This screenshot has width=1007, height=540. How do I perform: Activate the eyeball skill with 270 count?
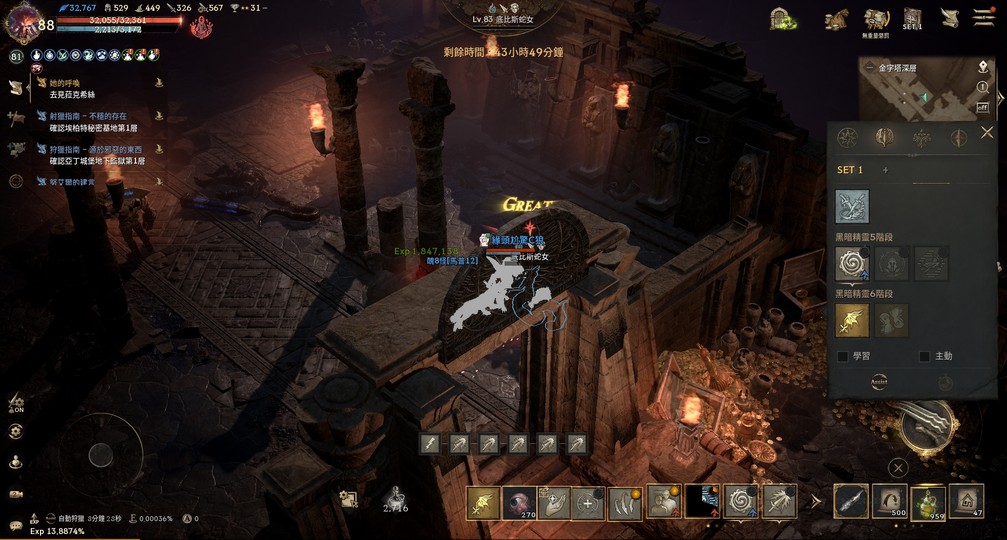tap(520, 501)
